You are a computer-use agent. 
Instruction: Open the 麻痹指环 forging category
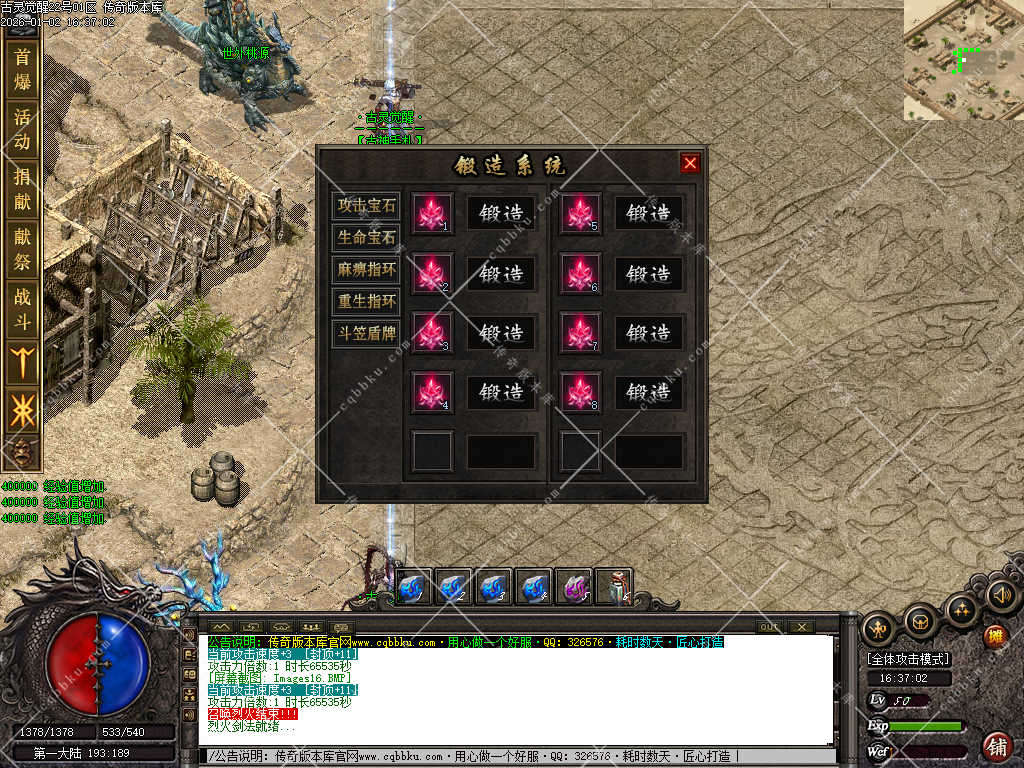pyautogui.click(x=366, y=269)
